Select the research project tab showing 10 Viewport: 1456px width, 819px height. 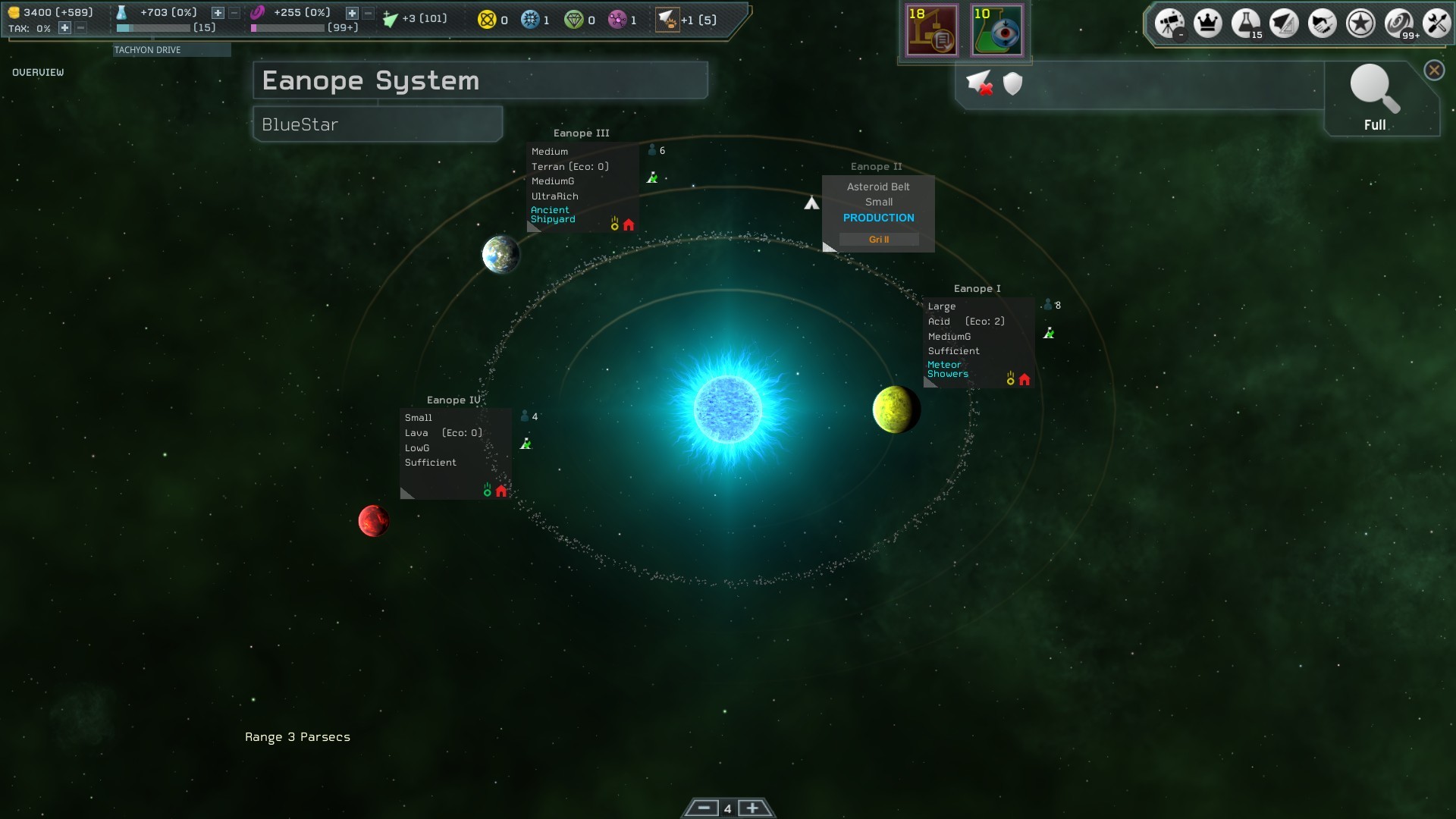pyautogui.click(x=997, y=30)
